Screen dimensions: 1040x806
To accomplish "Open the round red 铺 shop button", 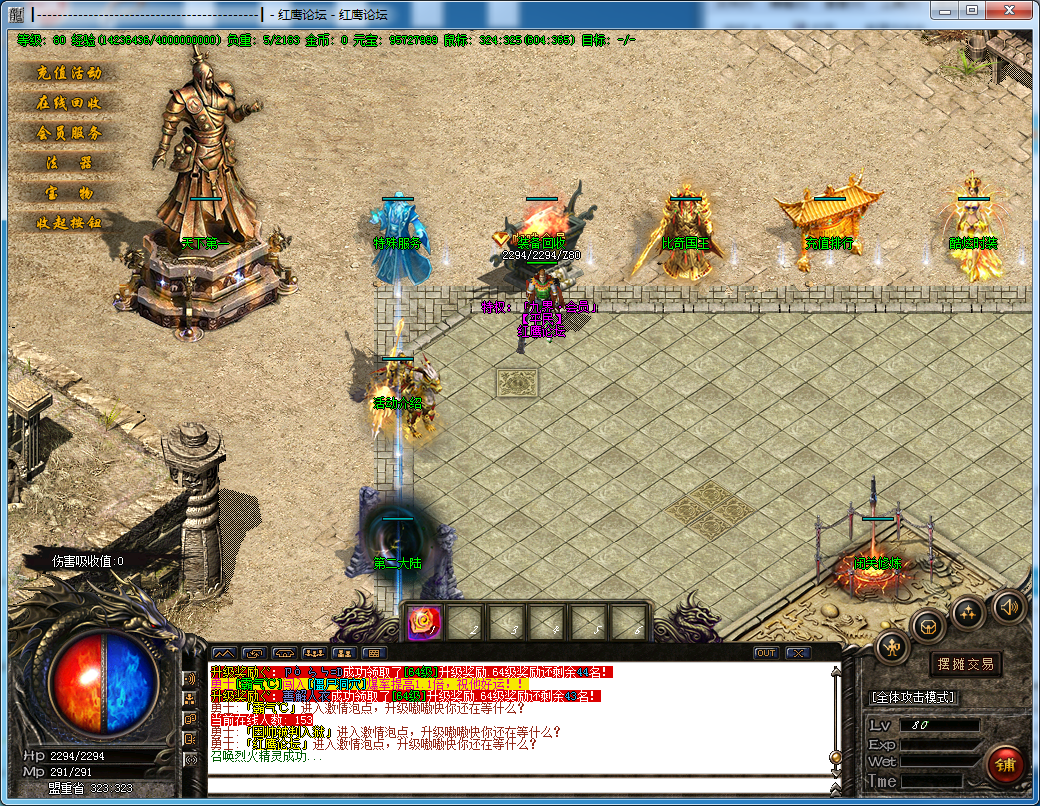I will tap(1005, 764).
